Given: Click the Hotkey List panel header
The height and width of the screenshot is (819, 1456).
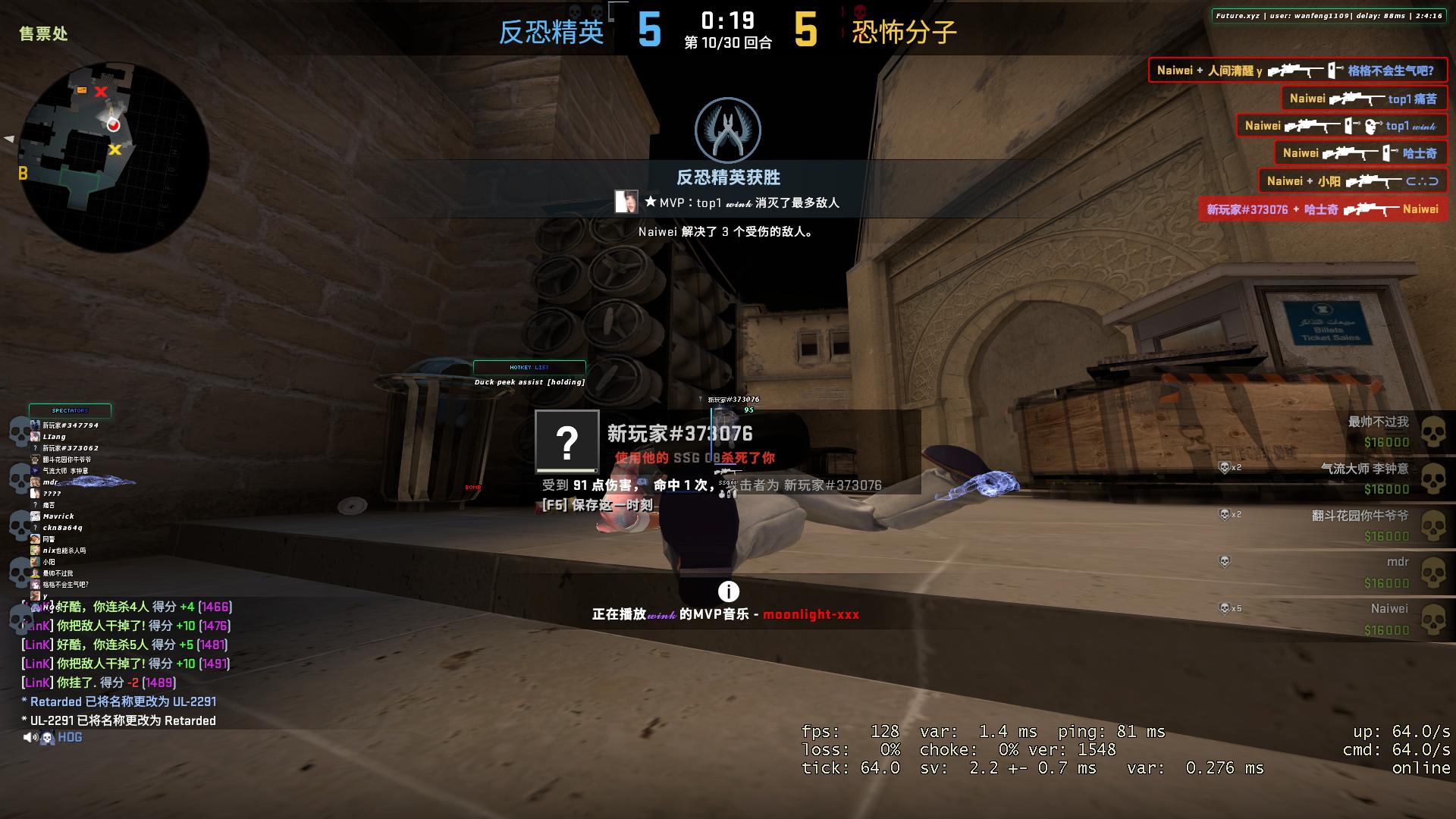Looking at the screenshot, I should pyautogui.click(x=529, y=367).
